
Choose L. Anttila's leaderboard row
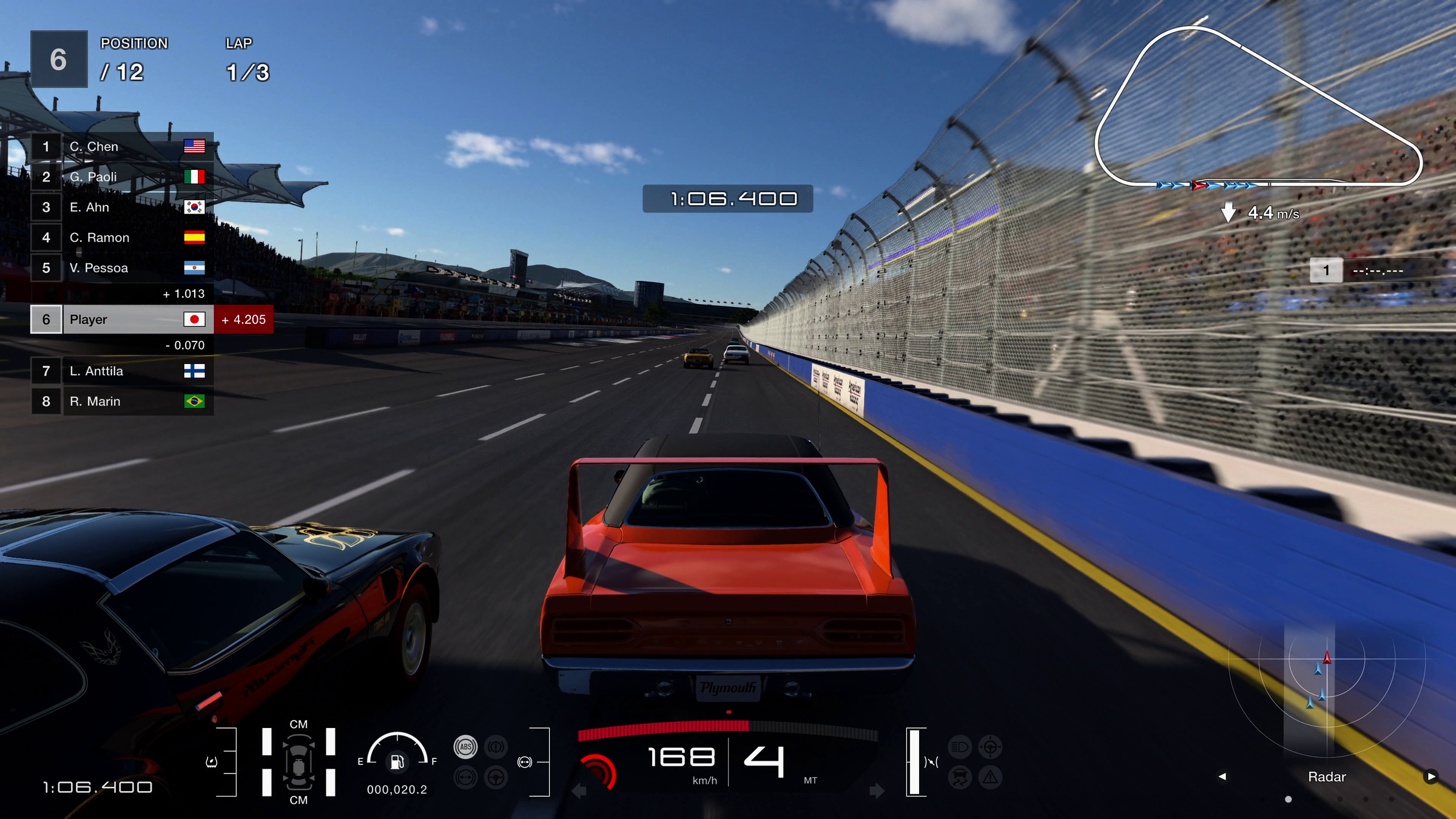(121, 371)
